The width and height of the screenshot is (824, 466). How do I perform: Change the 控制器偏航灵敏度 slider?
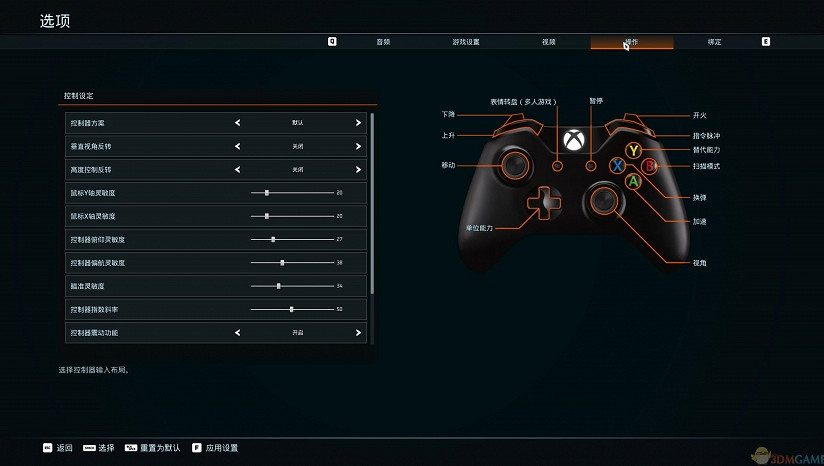(282, 263)
